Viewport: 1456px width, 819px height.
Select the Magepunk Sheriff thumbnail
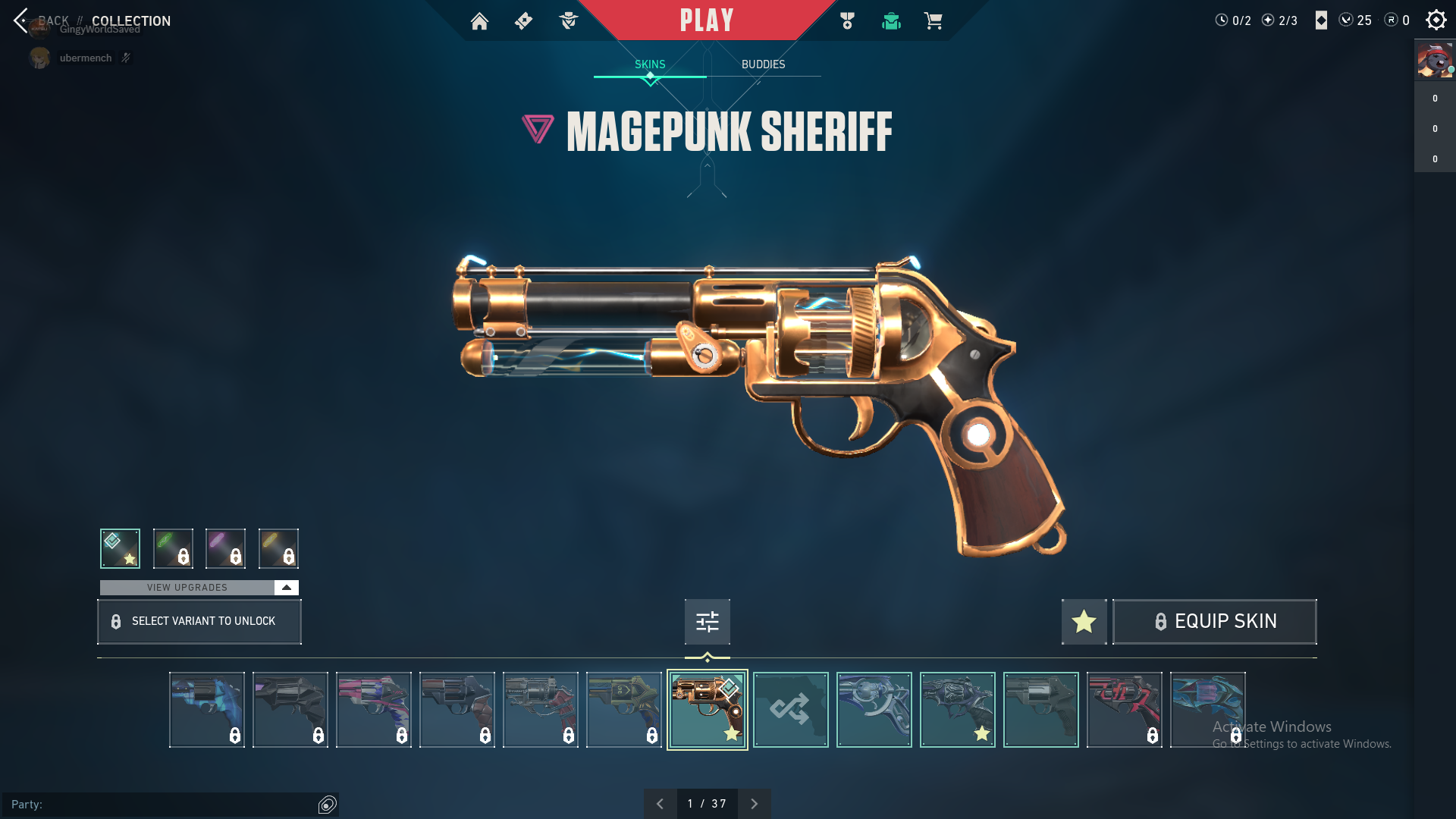(x=707, y=710)
